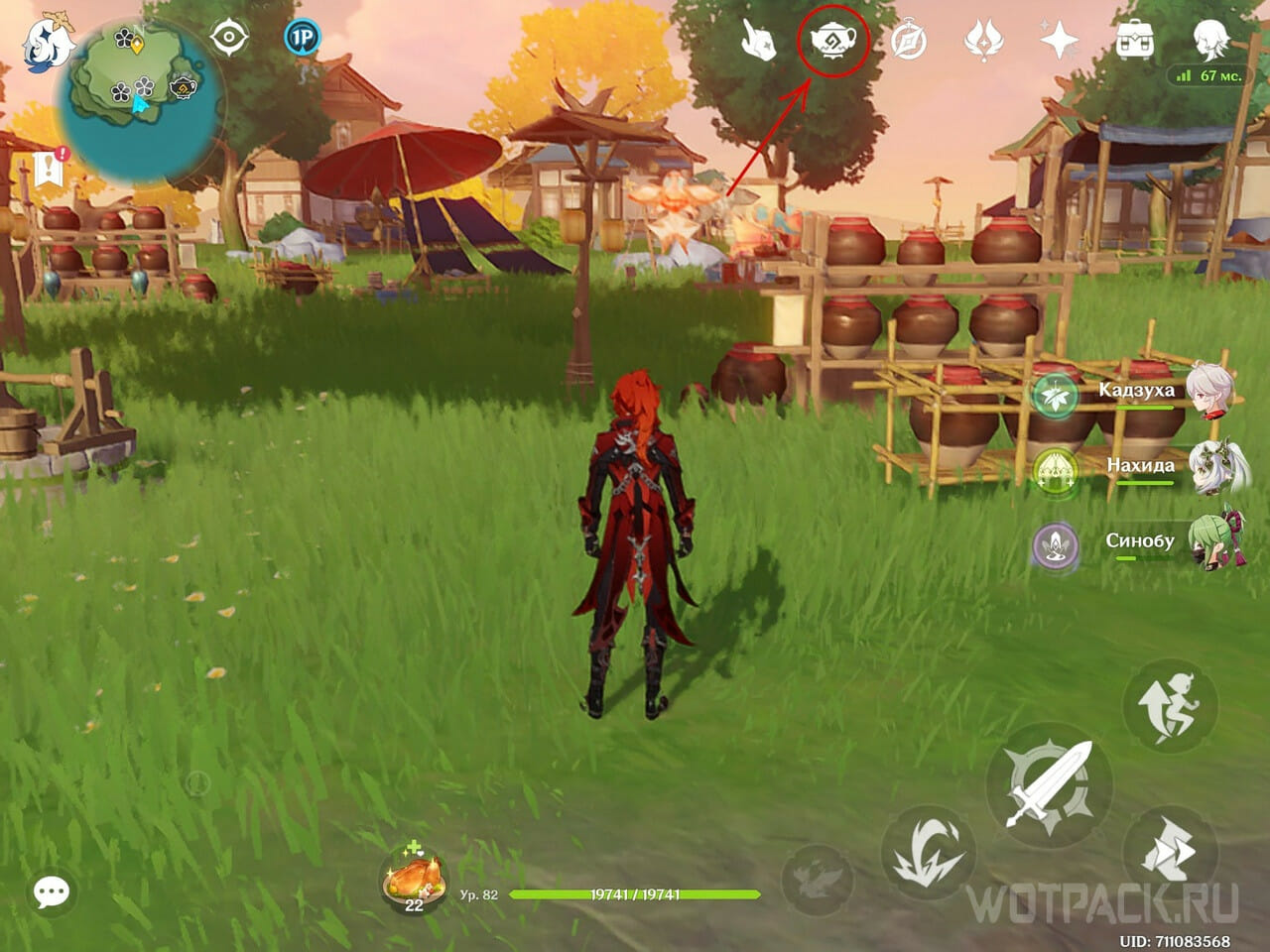Open the battle pass icon

click(x=984, y=42)
